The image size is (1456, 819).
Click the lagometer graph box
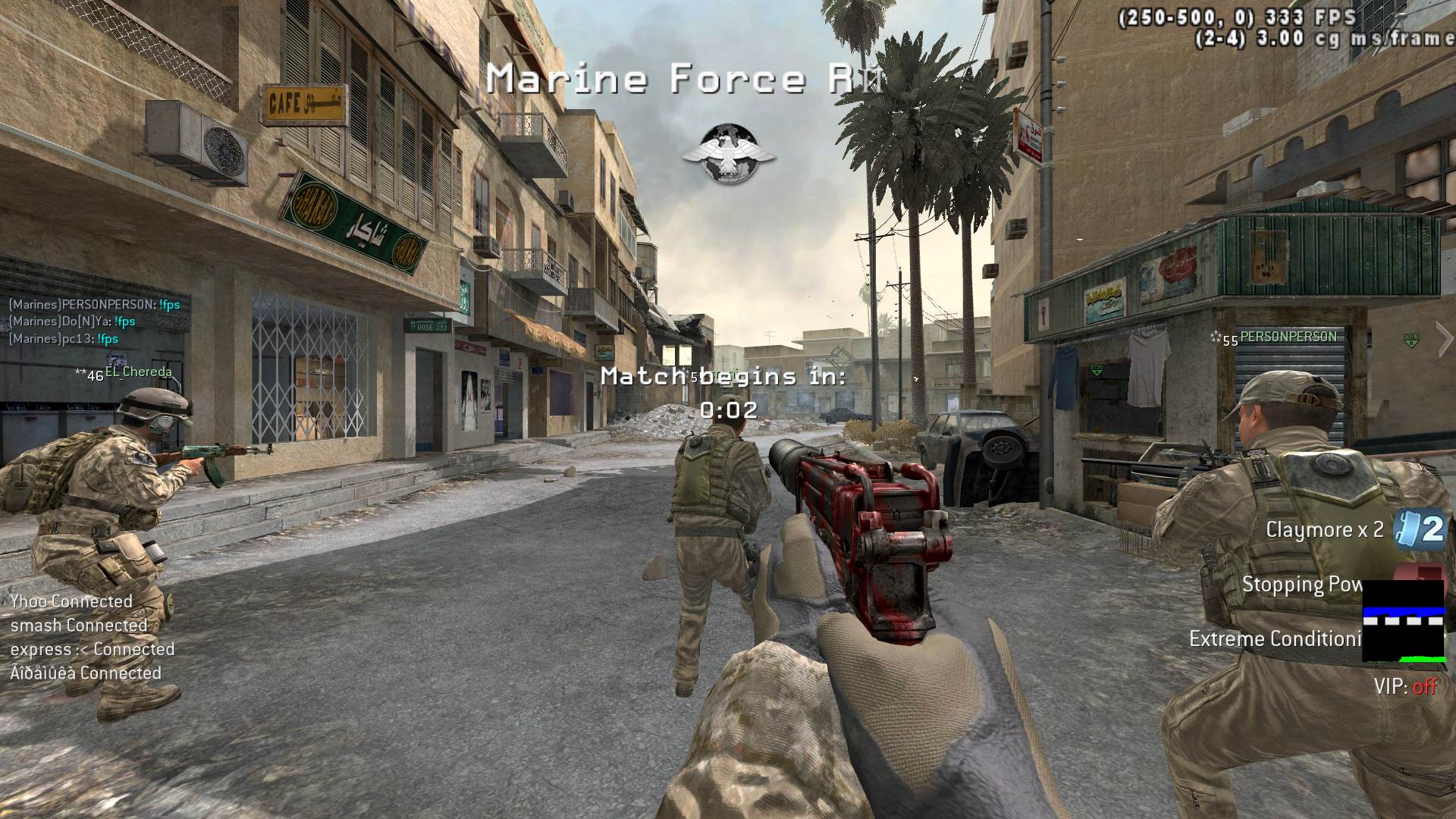[x=1404, y=621]
